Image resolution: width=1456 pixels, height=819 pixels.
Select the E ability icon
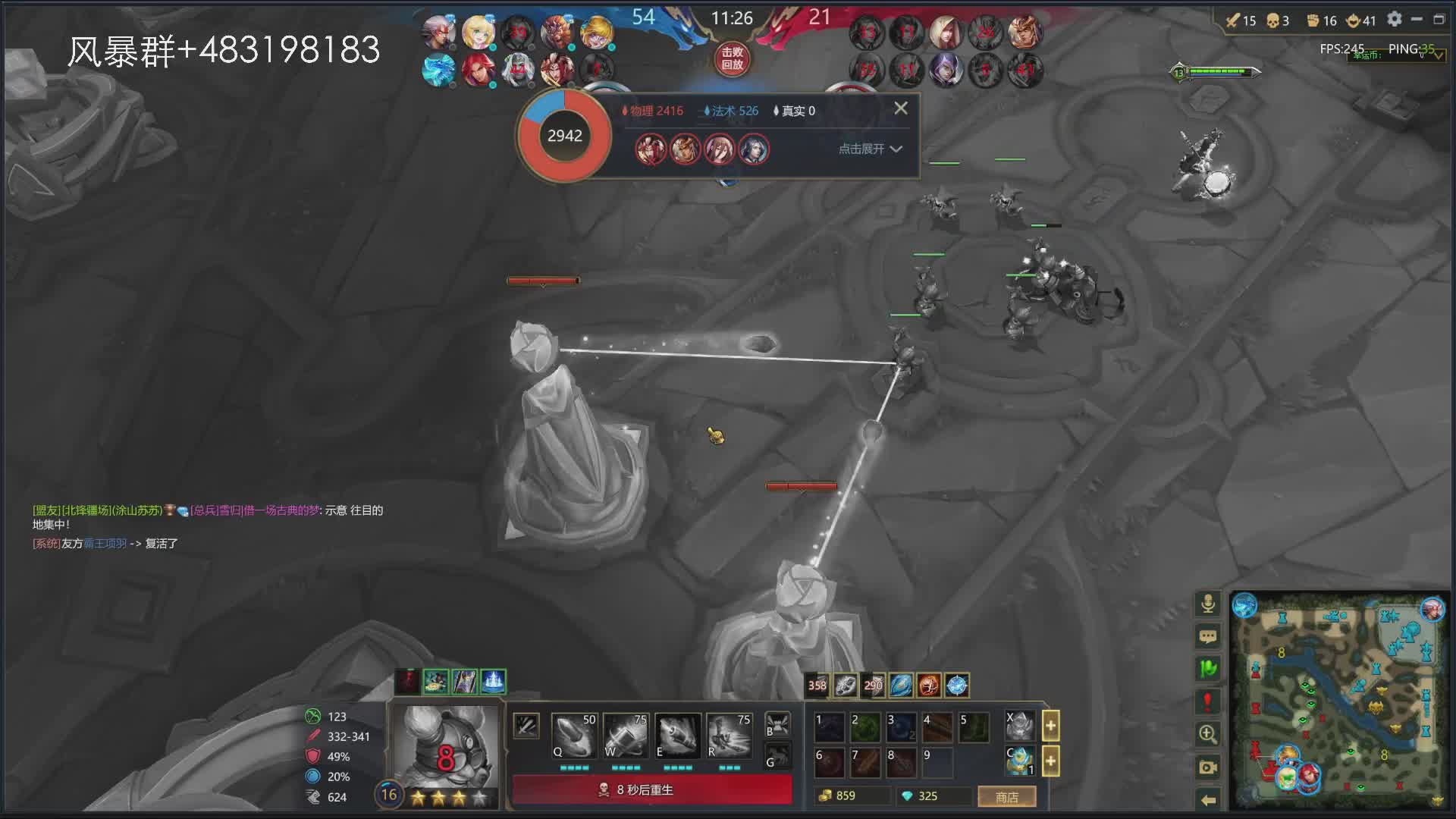(676, 735)
